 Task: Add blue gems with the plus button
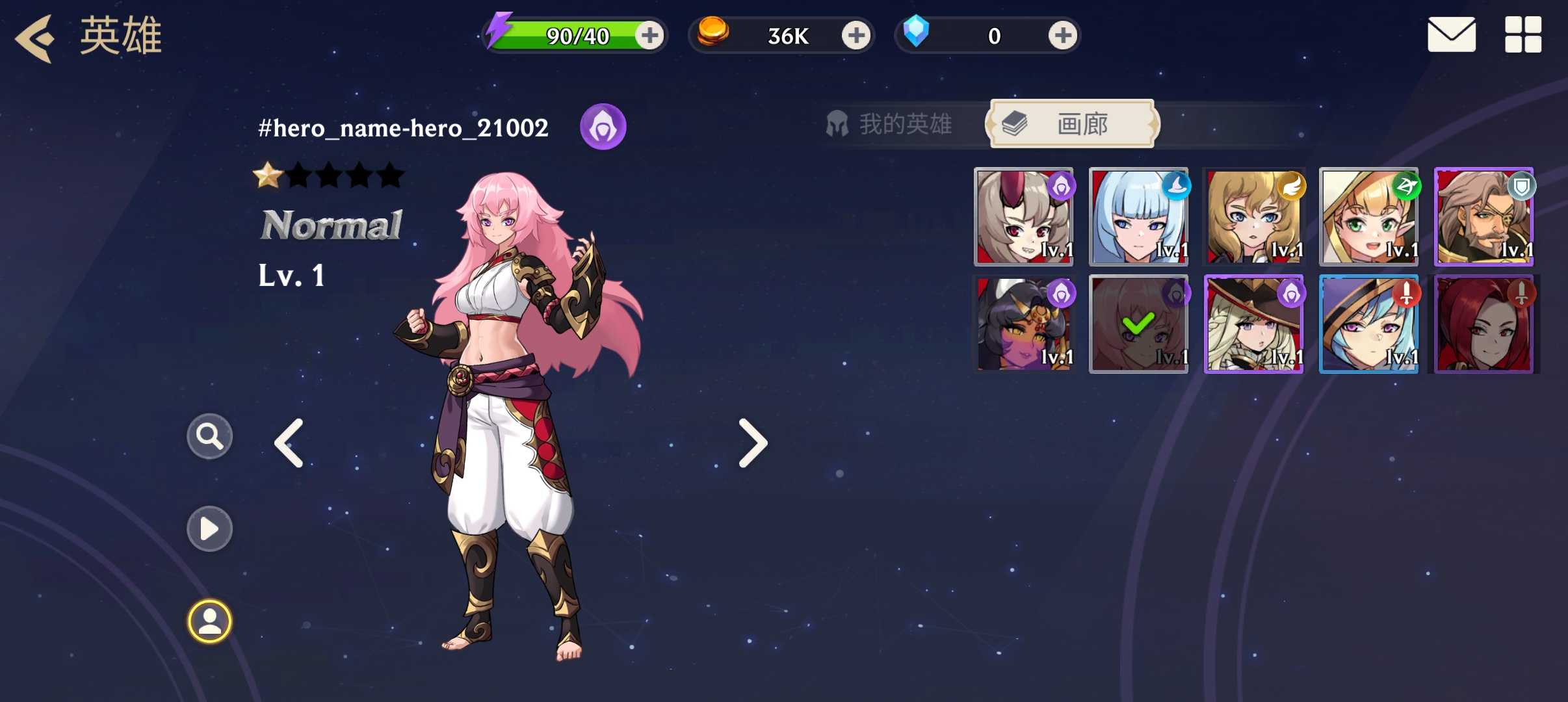coord(1062,35)
